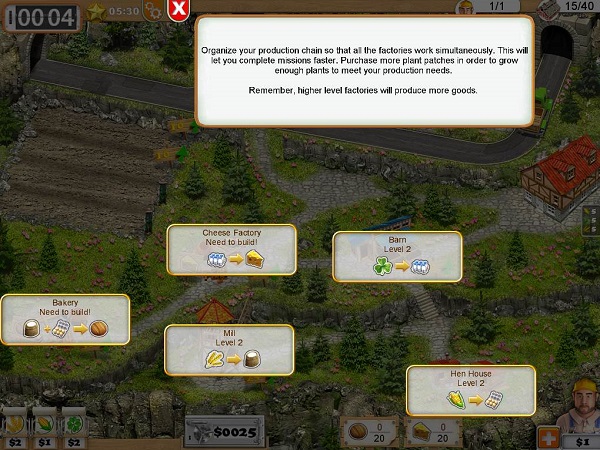Choose the Bakery 'Need to build' card
The height and width of the screenshot is (450, 600).
(65, 320)
